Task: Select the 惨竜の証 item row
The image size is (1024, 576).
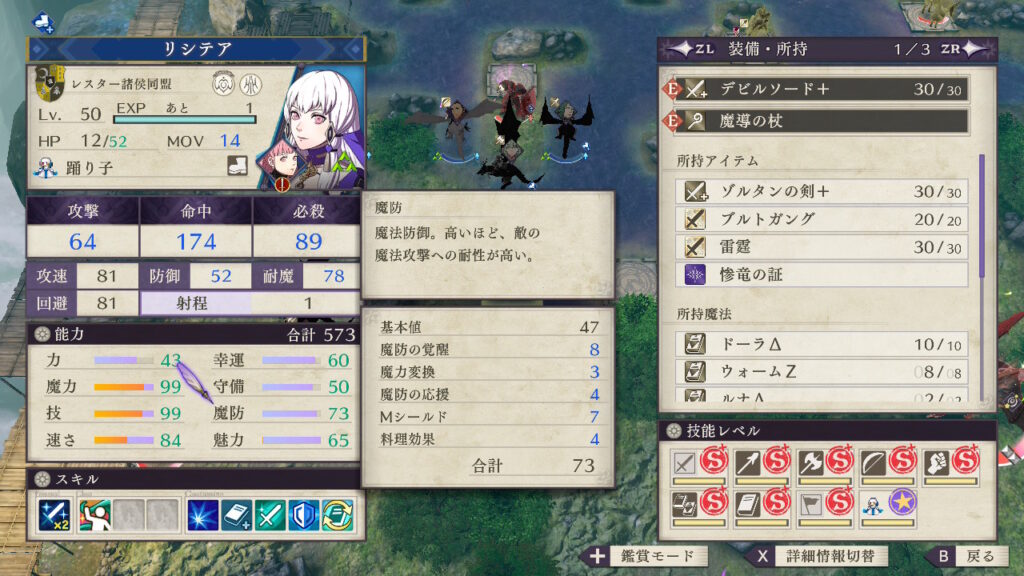Action: click(825, 274)
